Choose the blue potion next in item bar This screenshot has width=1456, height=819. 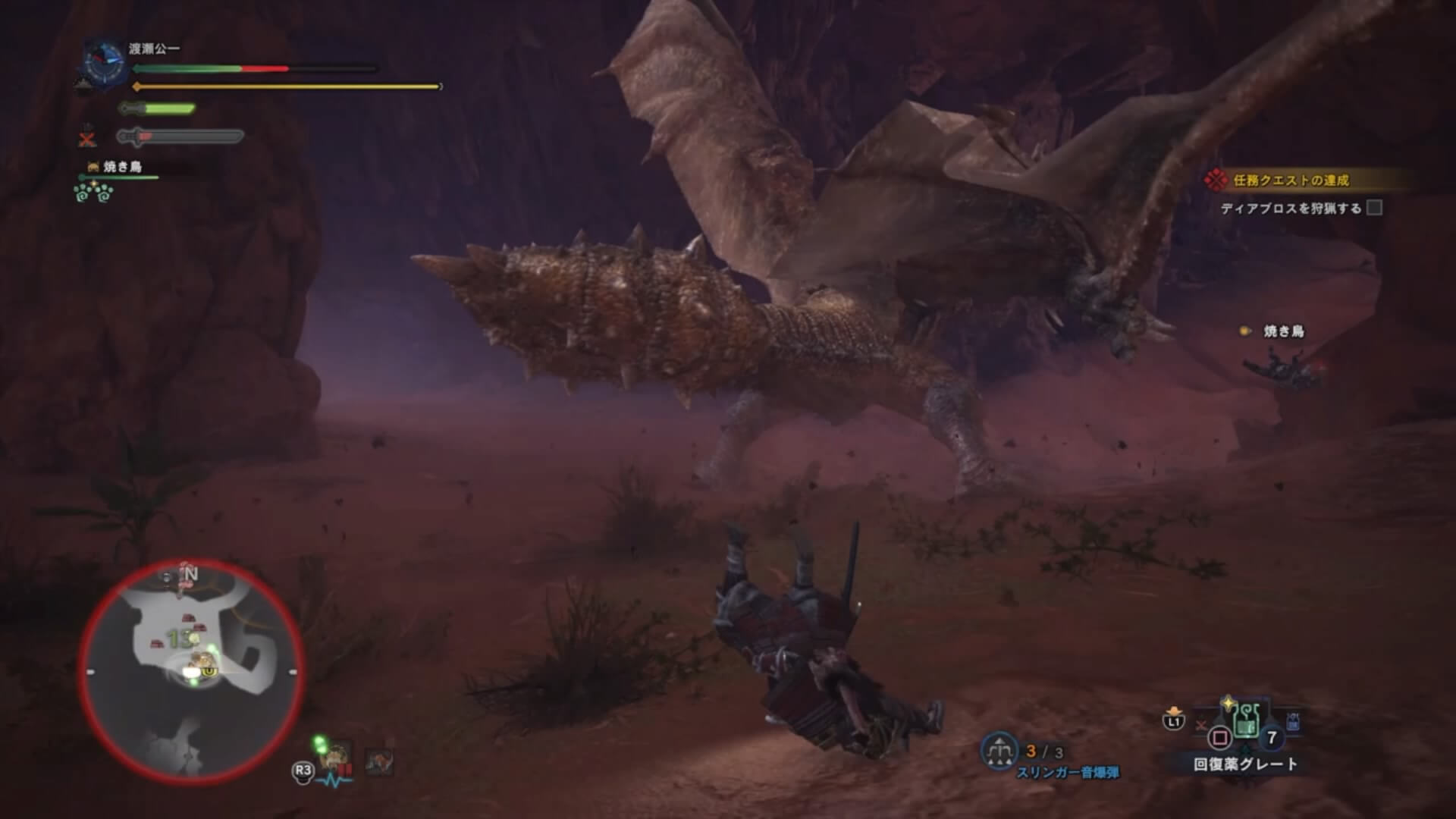pyautogui.click(x=1293, y=721)
